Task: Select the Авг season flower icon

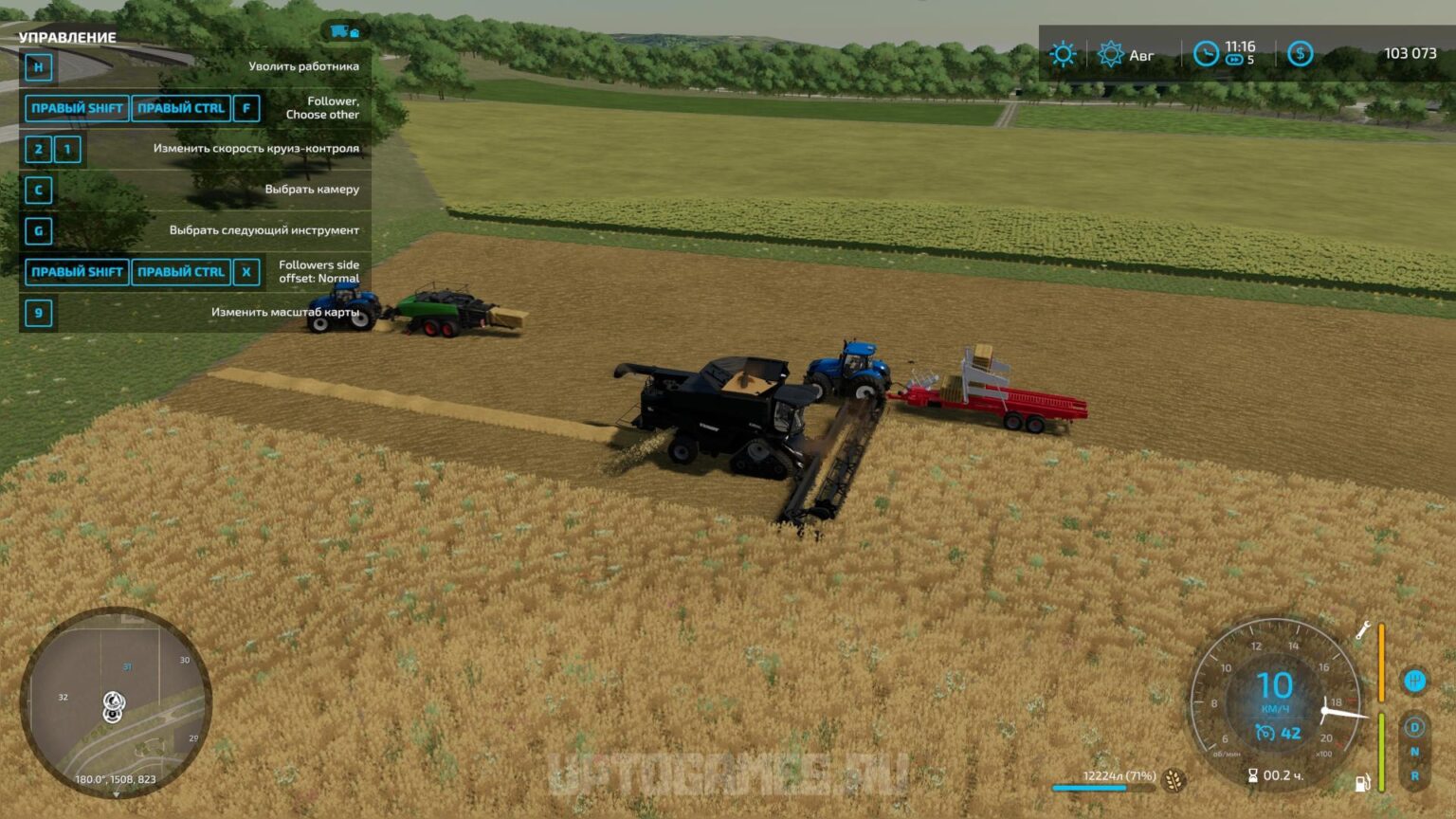Action: click(x=1110, y=54)
